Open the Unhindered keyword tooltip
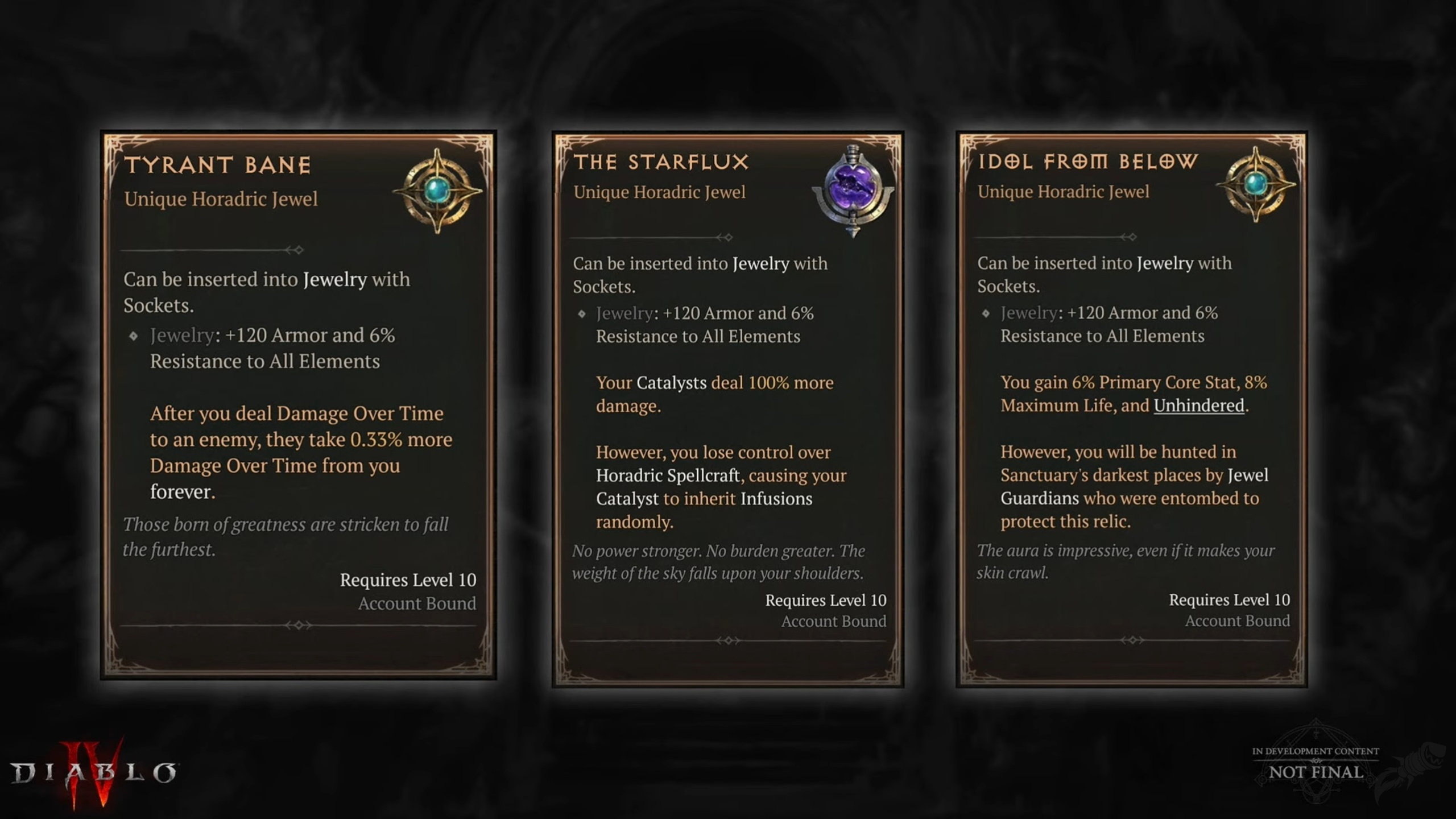The height and width of the screenshot is (819, 1456). point(1198,406)
